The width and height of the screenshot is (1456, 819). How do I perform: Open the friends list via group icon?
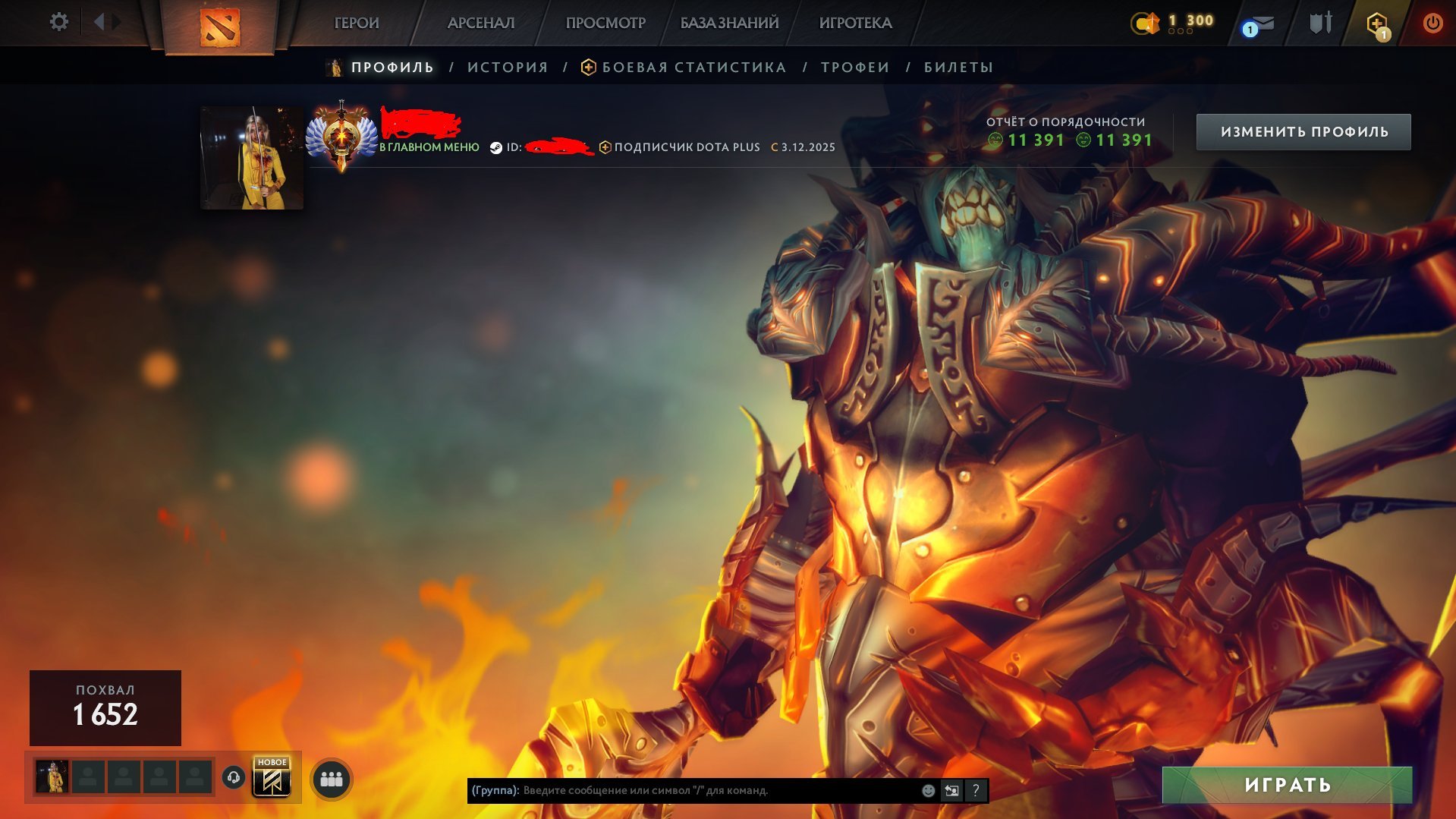[330, 777]
